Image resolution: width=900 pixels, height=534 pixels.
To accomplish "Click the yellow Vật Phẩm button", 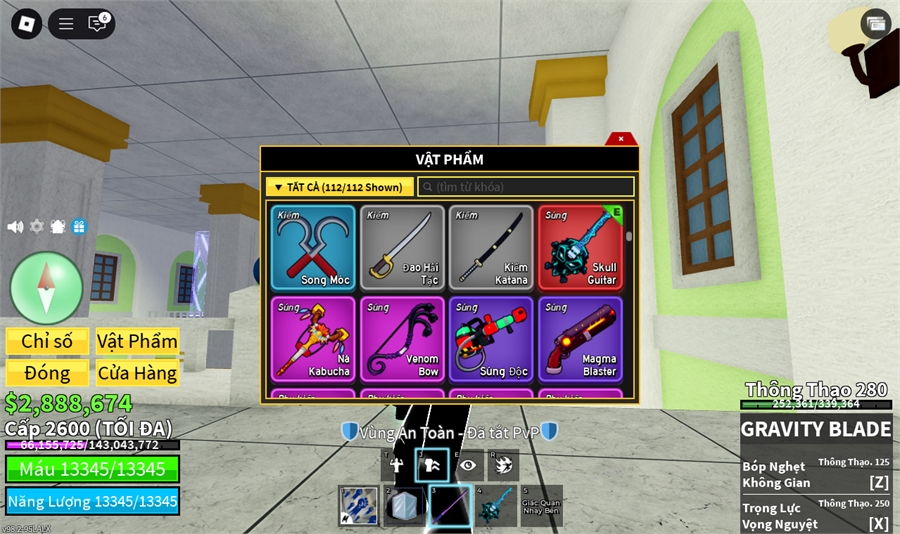I will click(x=137, y=341).
